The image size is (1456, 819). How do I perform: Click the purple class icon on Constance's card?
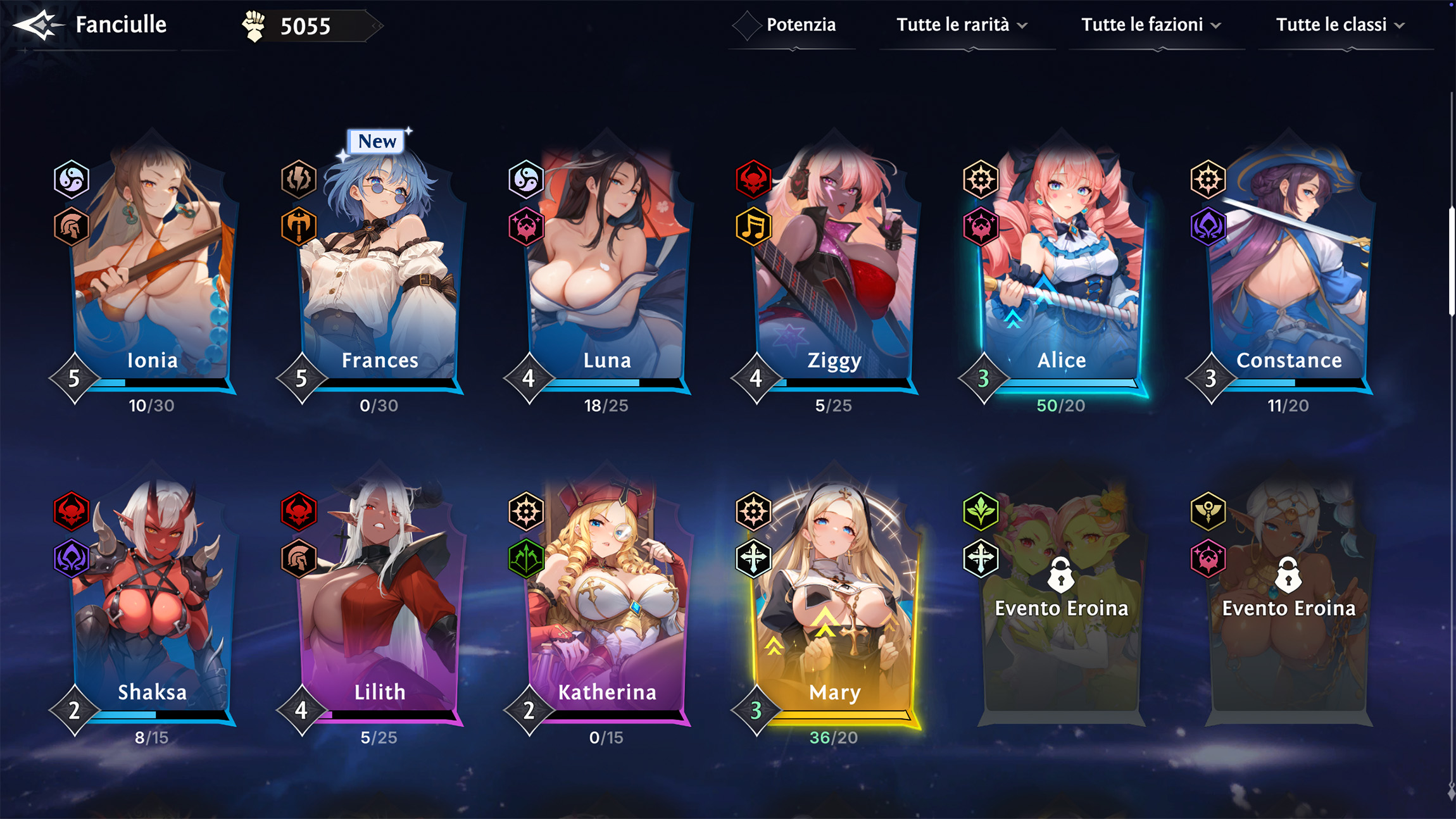point(1209,227)
